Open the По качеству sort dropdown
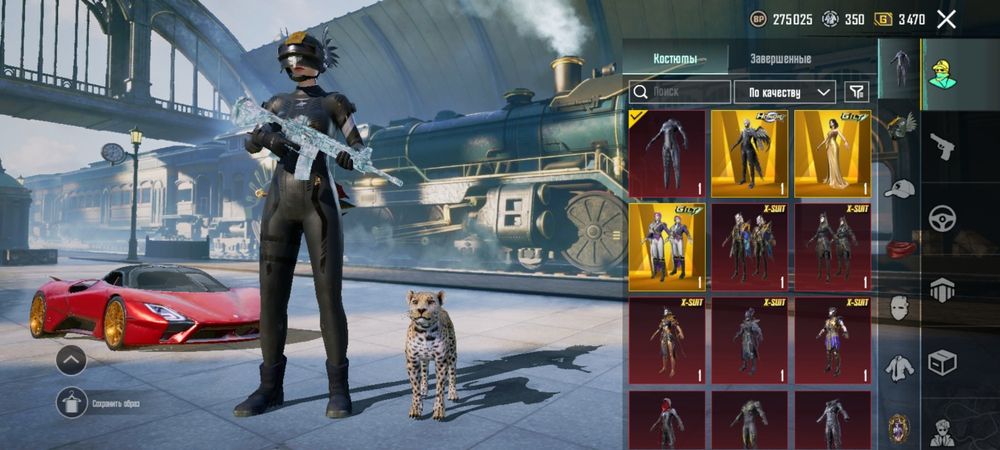1000x450 pixels. (x=785, y=92)
